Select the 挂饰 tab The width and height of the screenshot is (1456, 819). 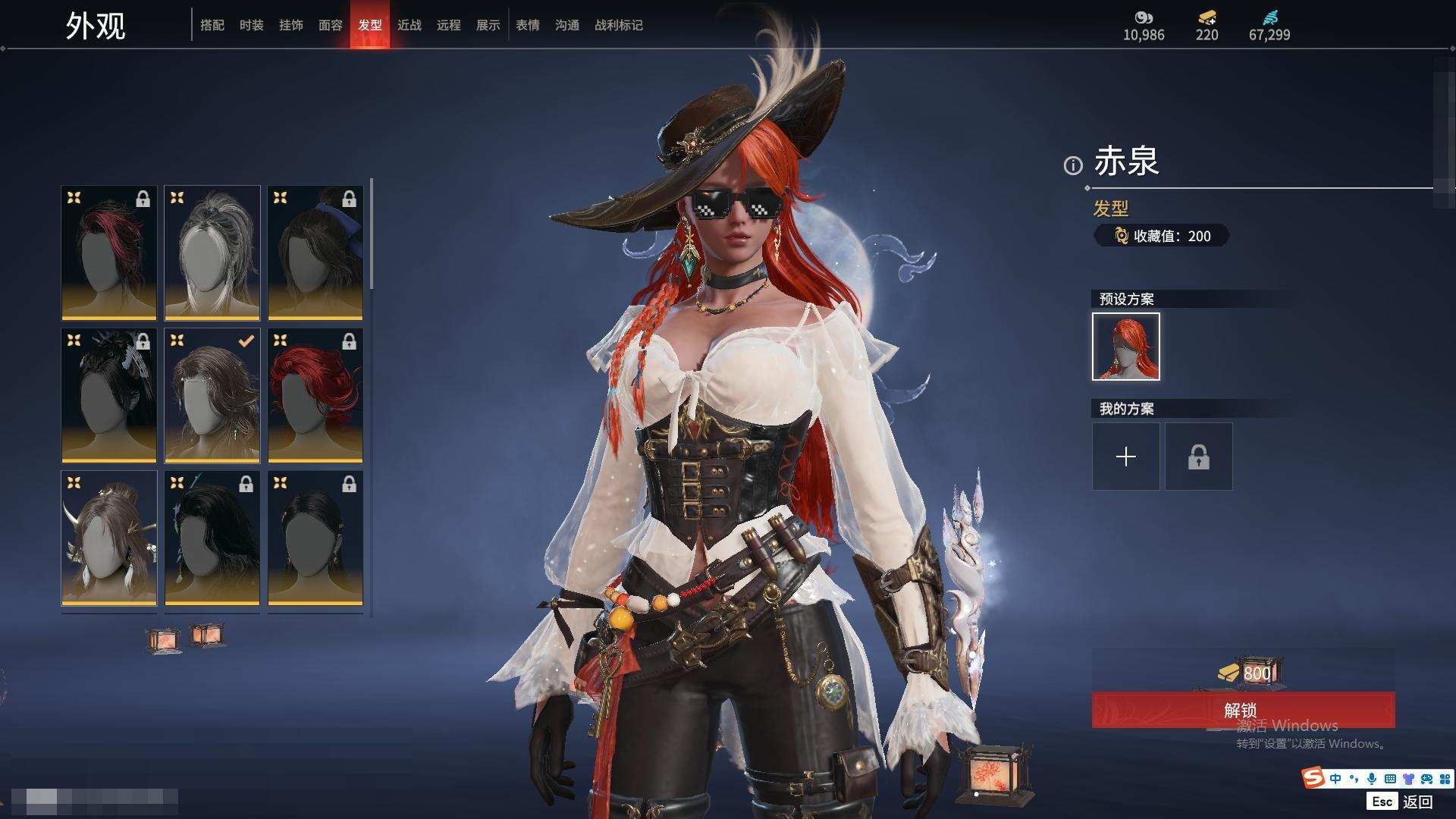291,25
